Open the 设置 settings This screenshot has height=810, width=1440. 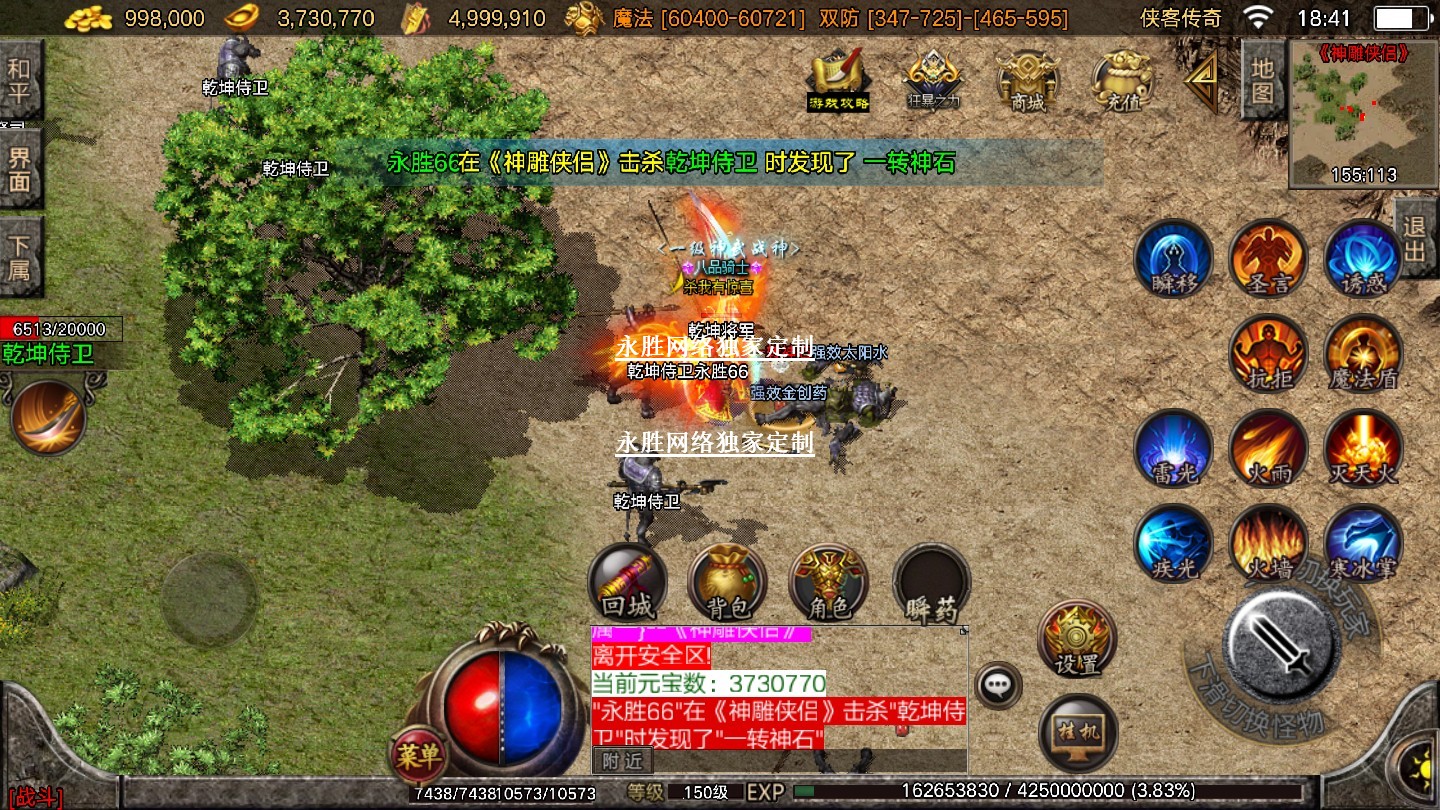click(1077, 638)
